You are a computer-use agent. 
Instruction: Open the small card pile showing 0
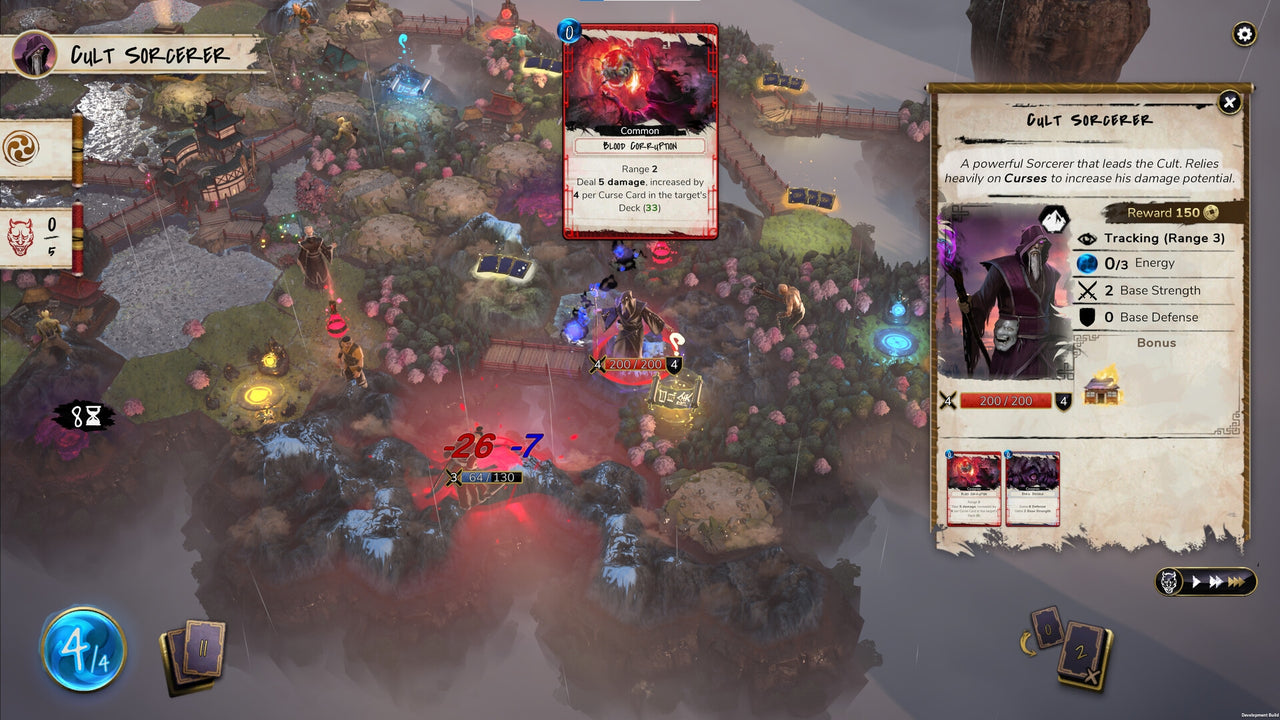1049,628
